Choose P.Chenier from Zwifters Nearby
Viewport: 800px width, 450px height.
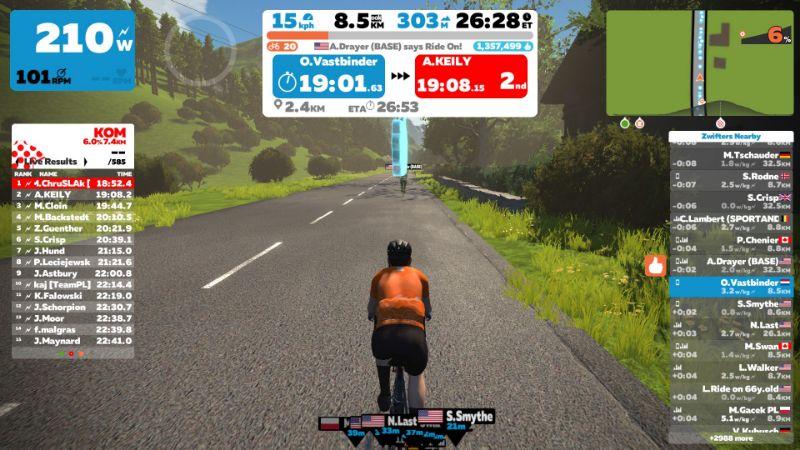point(730,243)
